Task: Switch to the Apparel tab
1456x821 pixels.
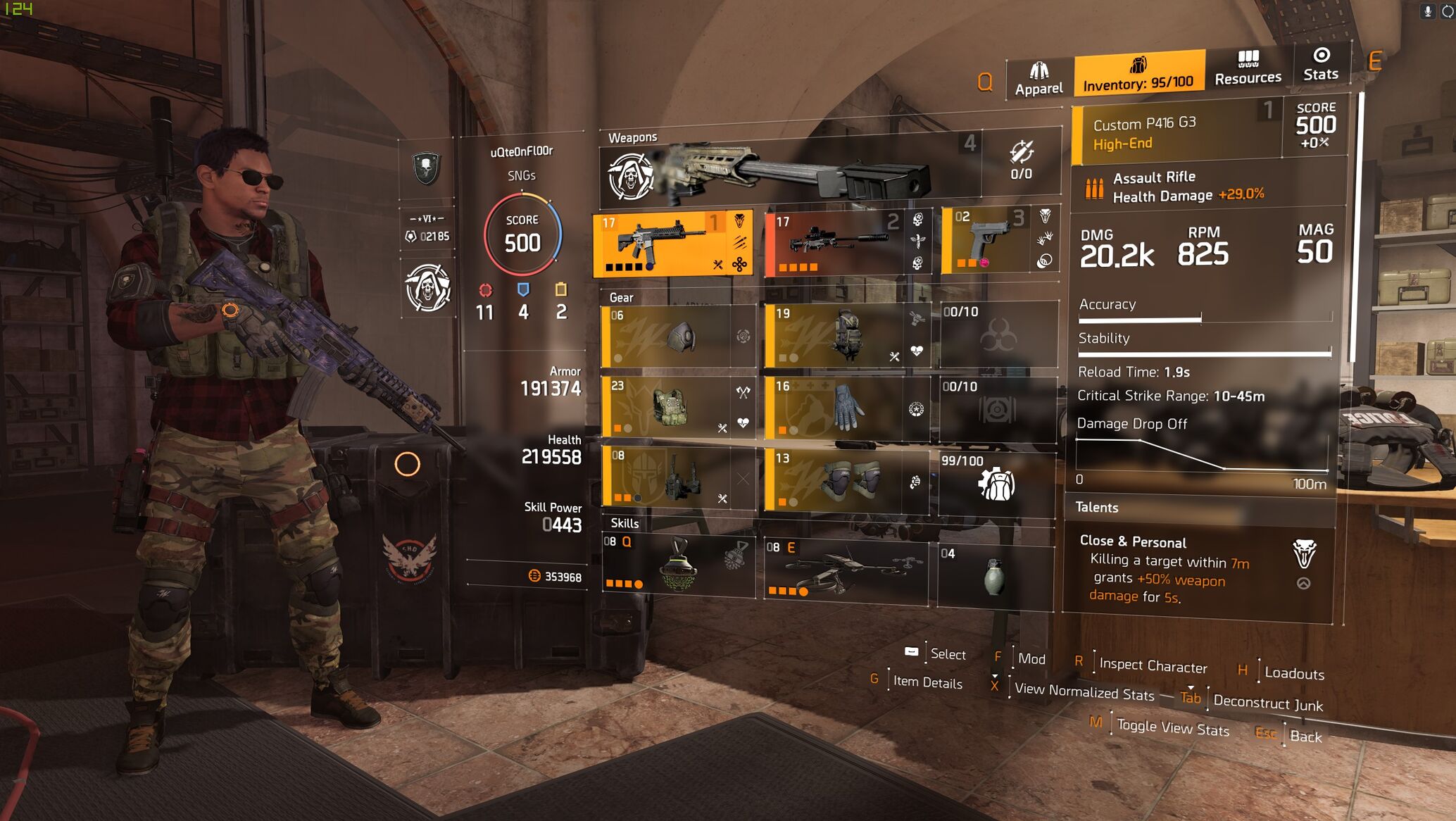Action: click(x=1038, y=78)
